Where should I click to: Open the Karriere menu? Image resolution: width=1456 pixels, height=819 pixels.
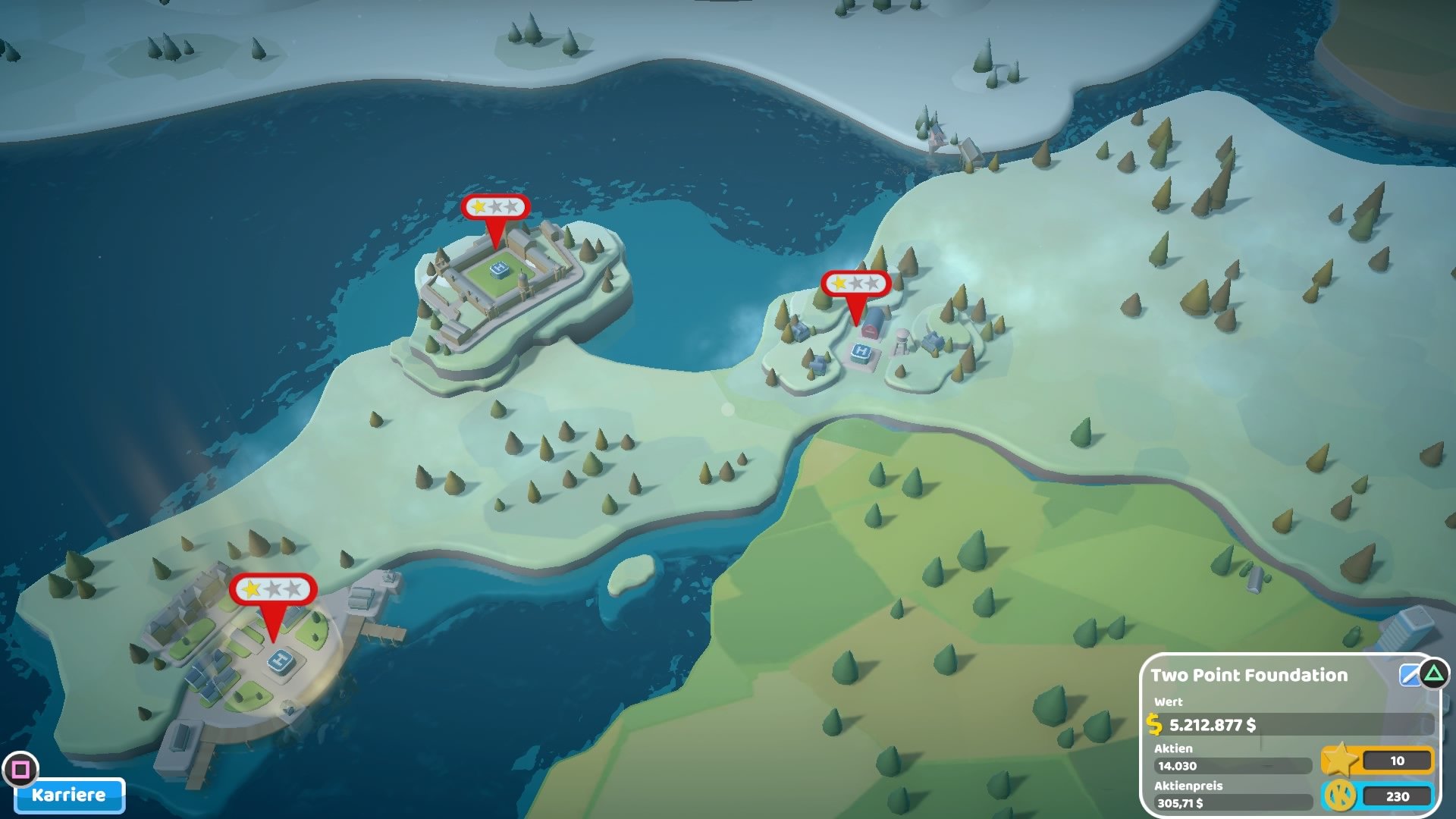click(68, 795)
